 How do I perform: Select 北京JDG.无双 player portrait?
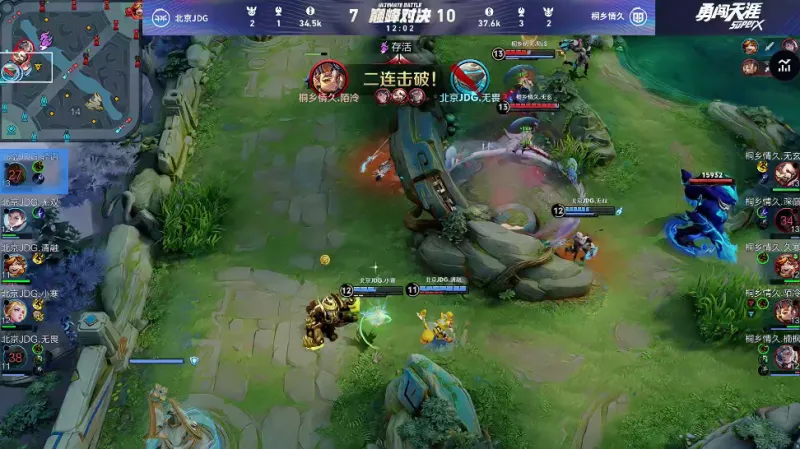click(15, 220)
